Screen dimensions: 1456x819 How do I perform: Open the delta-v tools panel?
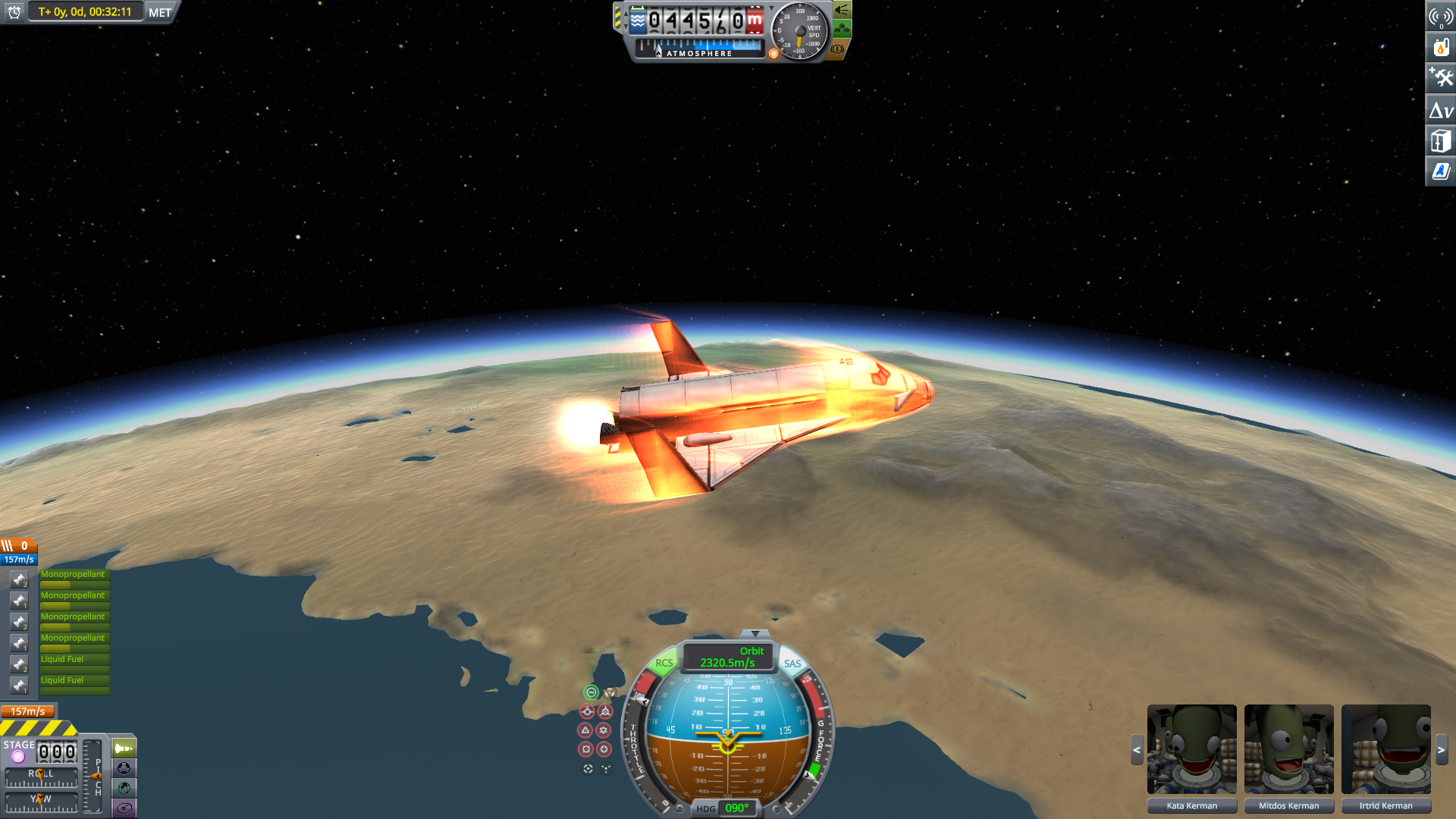pyautogui.click(x=1440, y=111)
